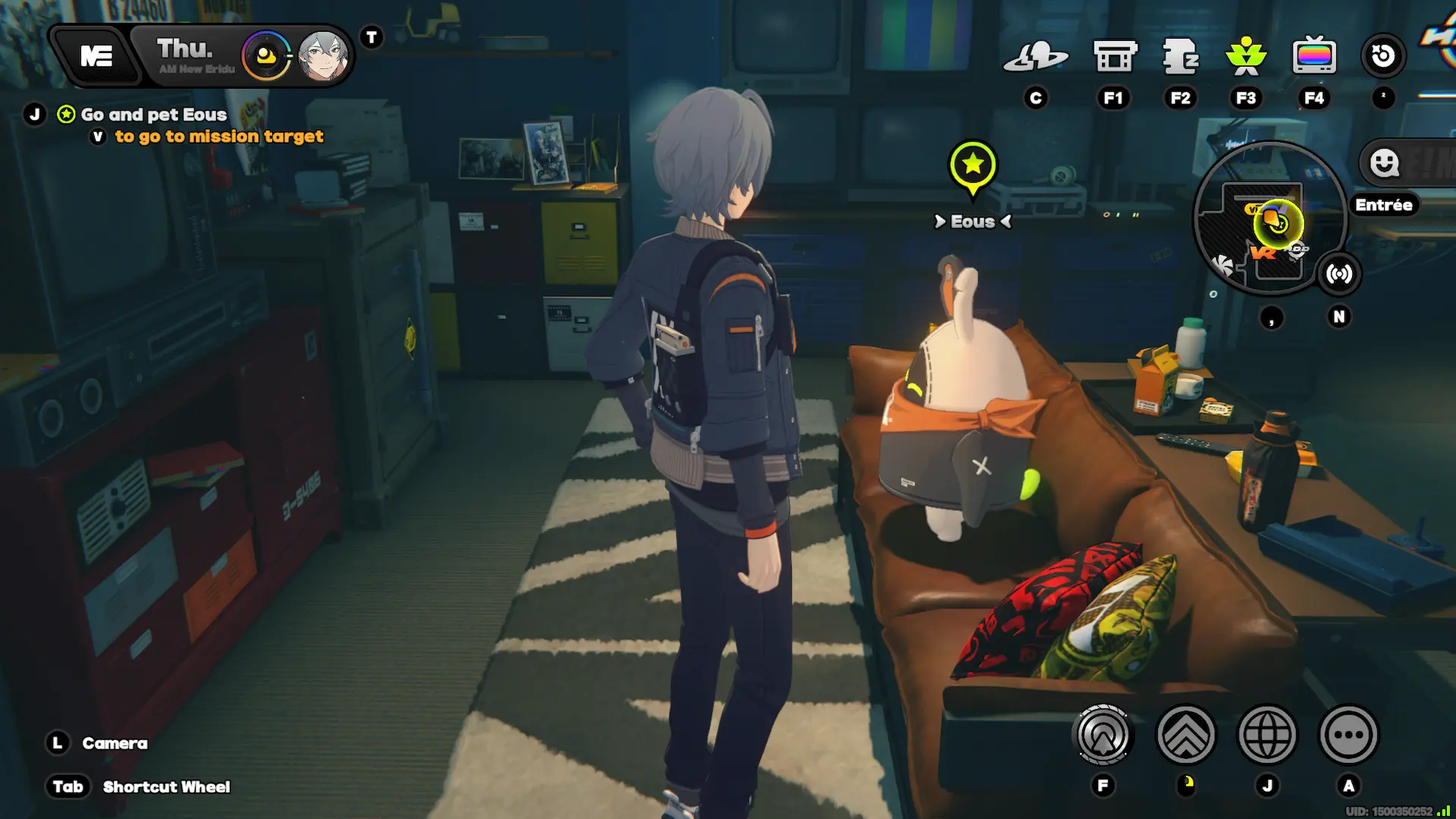The width and height of the screenshot is (1456, 819).
Task: Toggle the Camera option
Action: click(x=115, y=743)
